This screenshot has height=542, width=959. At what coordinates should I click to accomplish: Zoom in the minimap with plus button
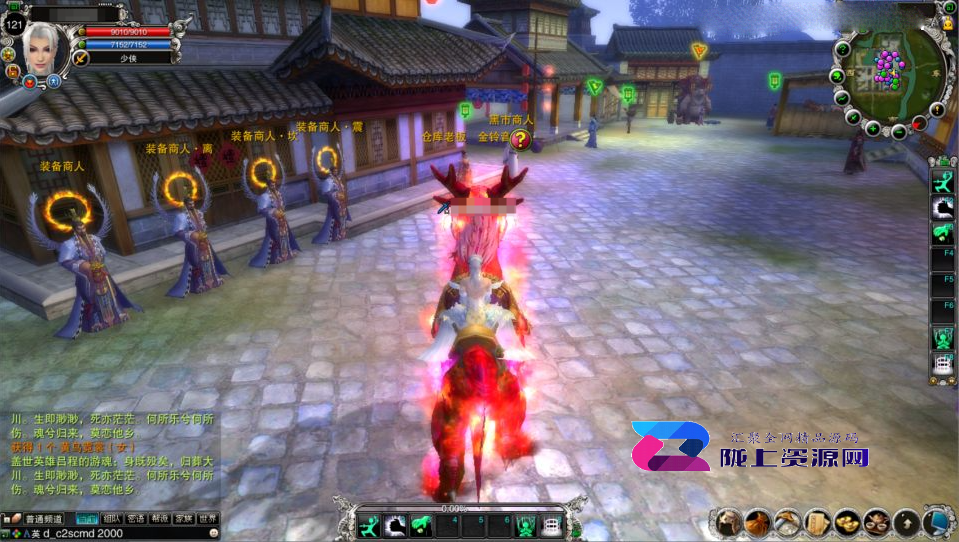click(873, 128)
